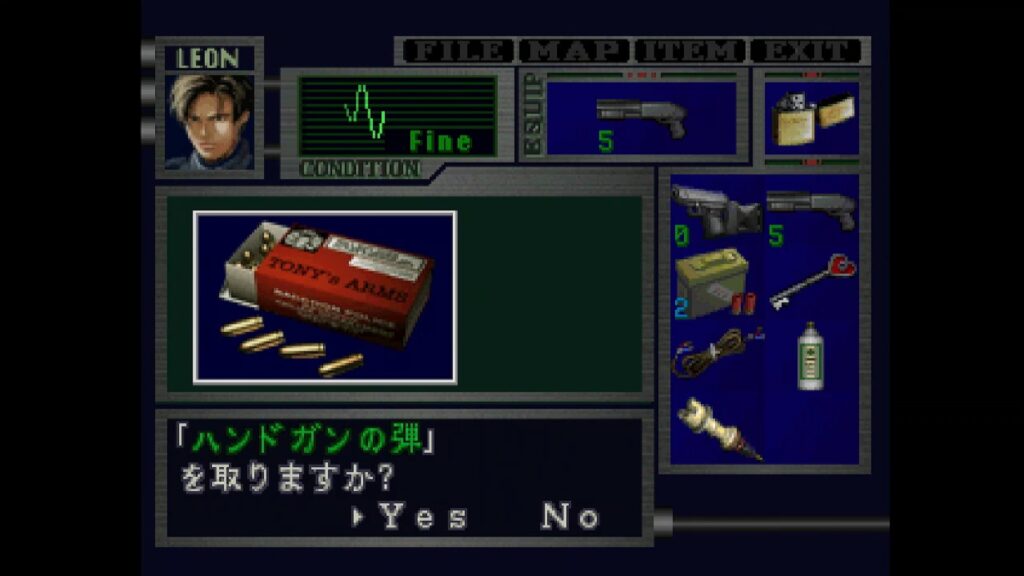Image resolution: width=1024 pixels, height=576 pixels.
Task: Select the shotgun in the inventory grid
Action: click(x=811, y=212)
